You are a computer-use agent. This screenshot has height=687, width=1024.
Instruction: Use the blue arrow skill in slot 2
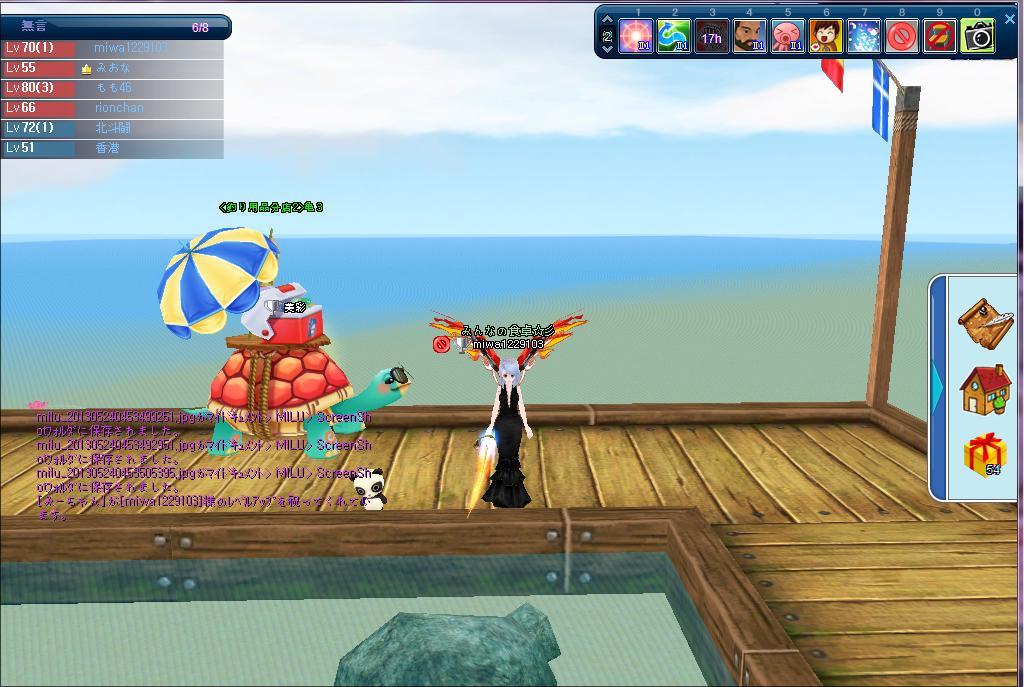tap(674, 37)
